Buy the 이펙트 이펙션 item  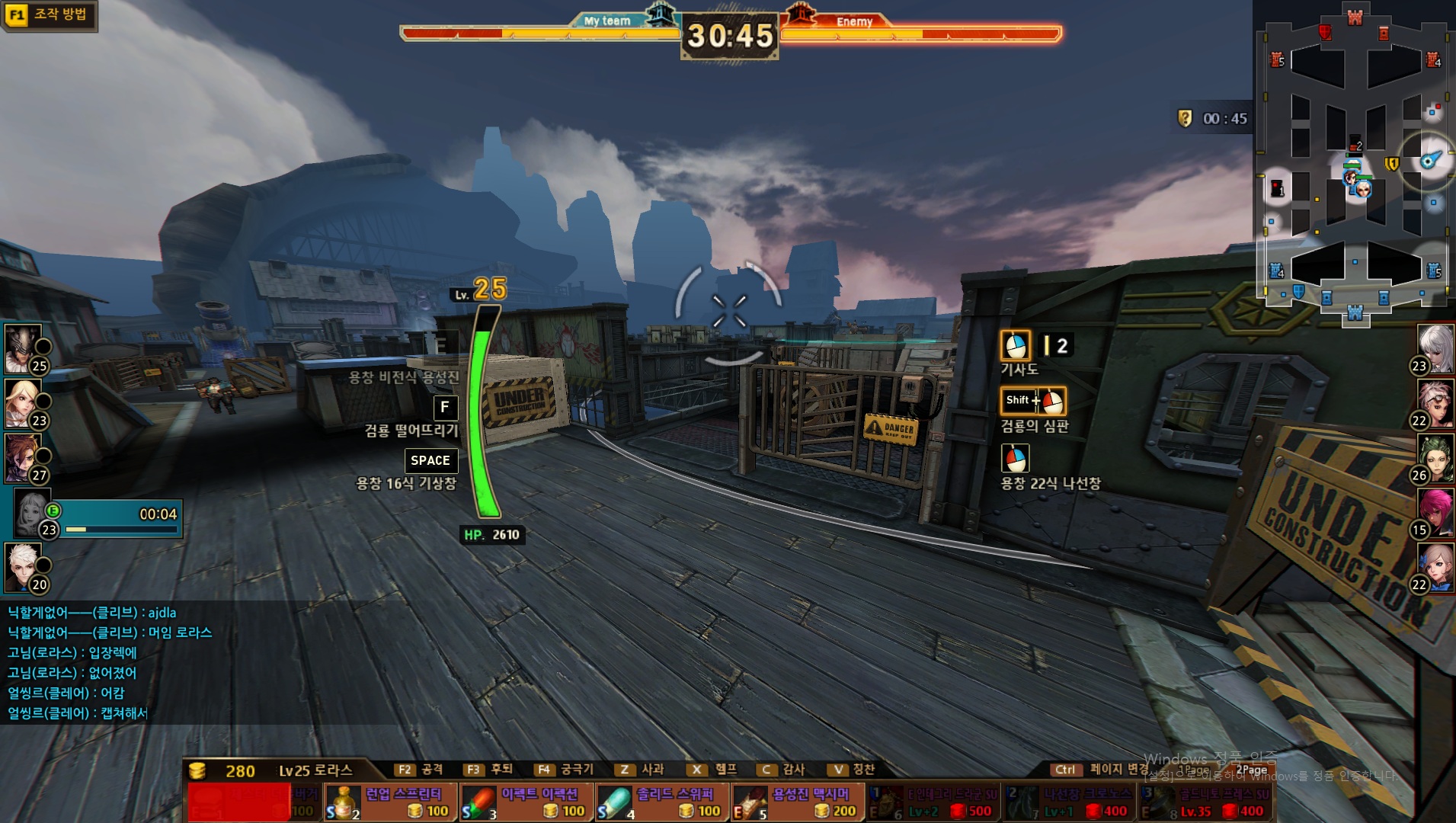click(x=526, y=802)
